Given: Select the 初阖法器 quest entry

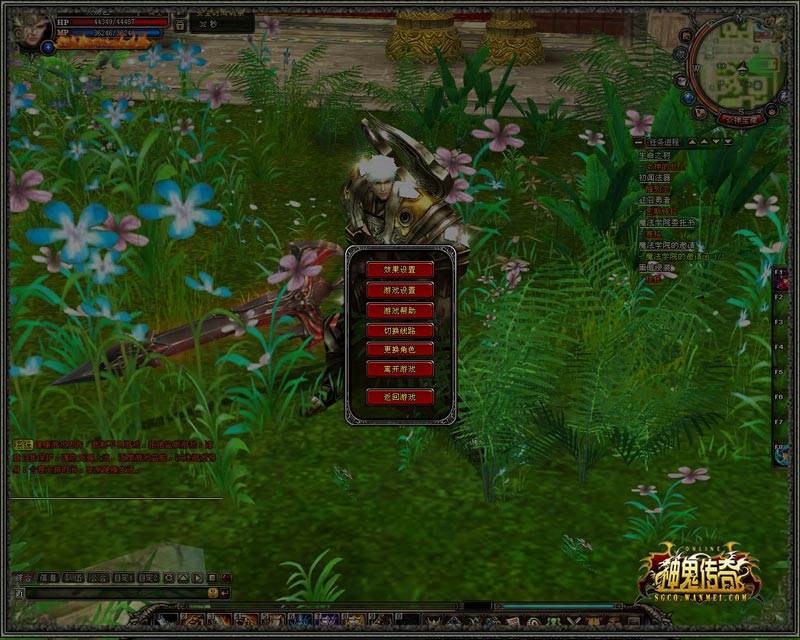Looking at the screenshot, I should (654, 177).
